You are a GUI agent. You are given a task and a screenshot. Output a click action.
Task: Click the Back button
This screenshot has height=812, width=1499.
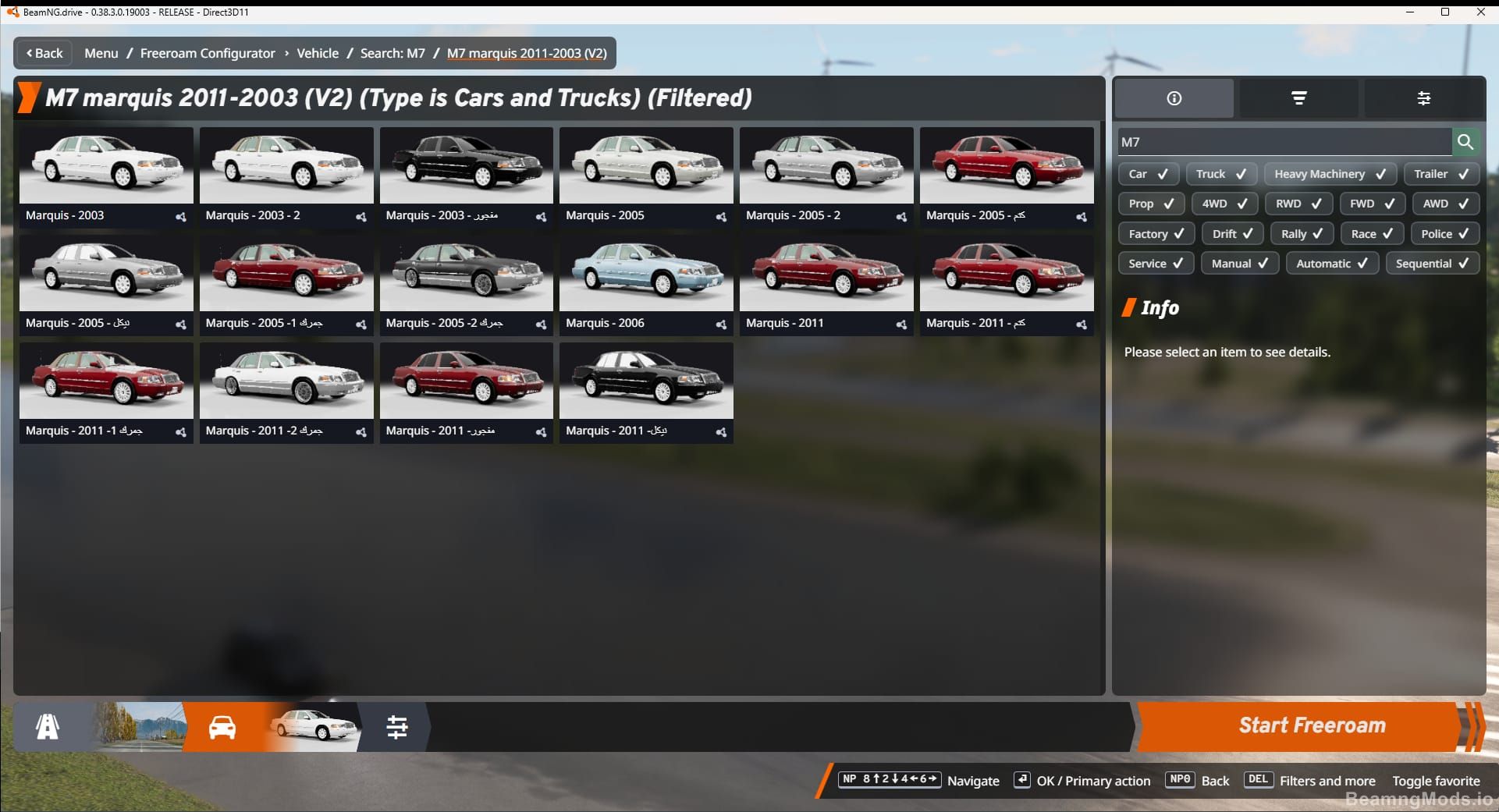pyautogui.click(x=43, y=53)
